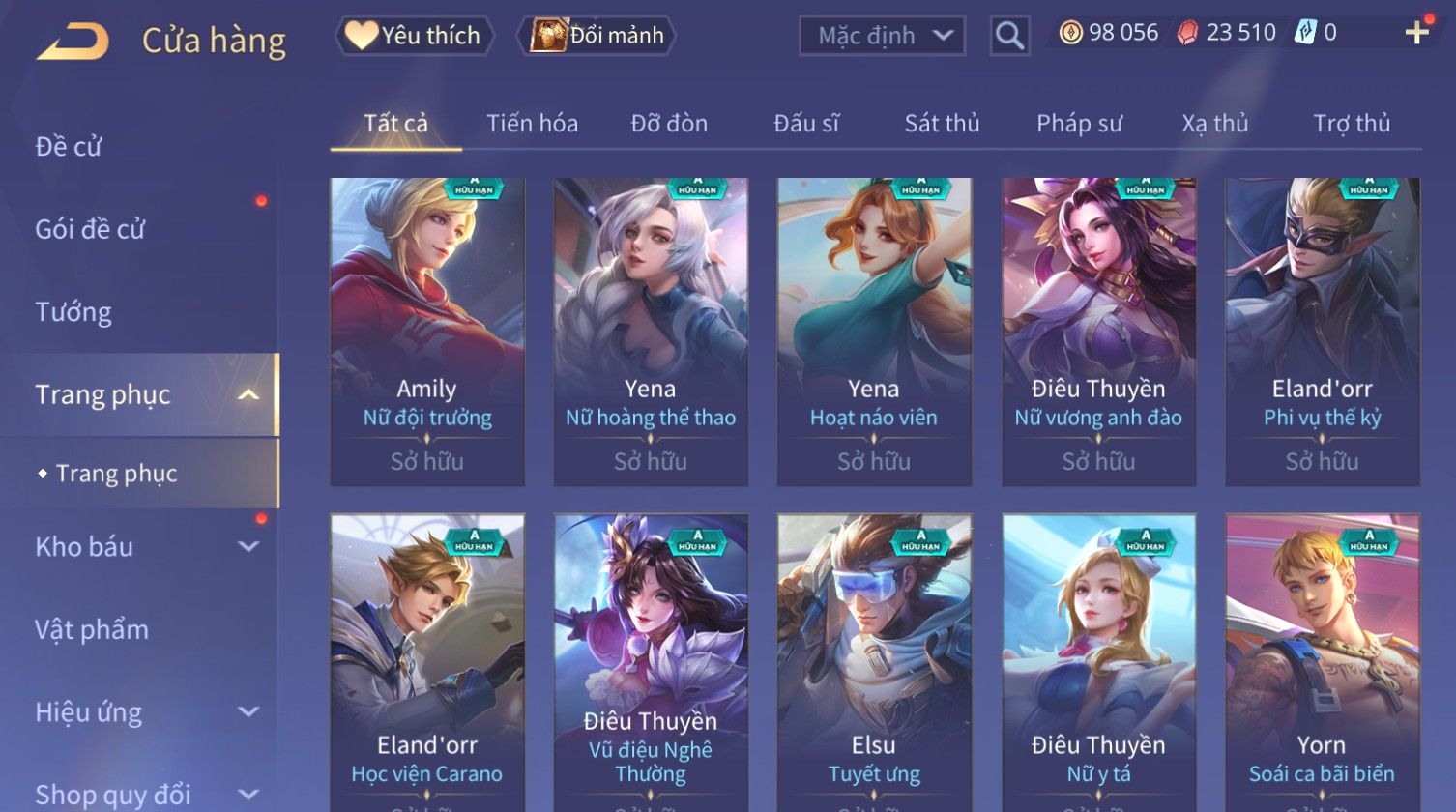
Task: Select the Đỡ đòn tab
Action: tap(669, 124)
